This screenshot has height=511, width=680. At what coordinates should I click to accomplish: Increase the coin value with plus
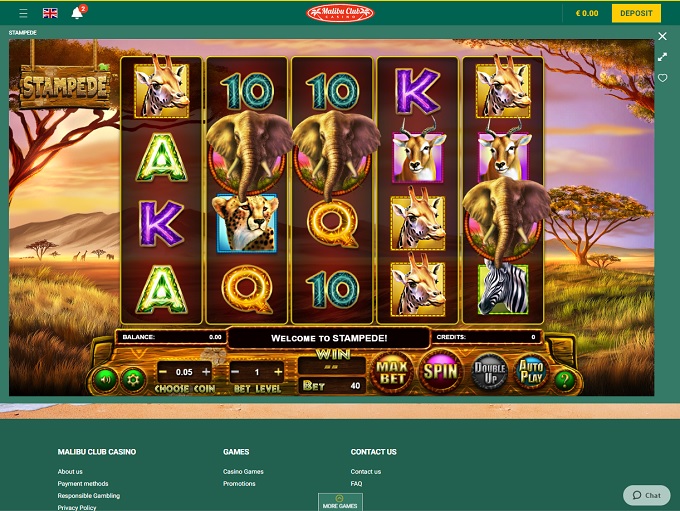pos(206,372)
